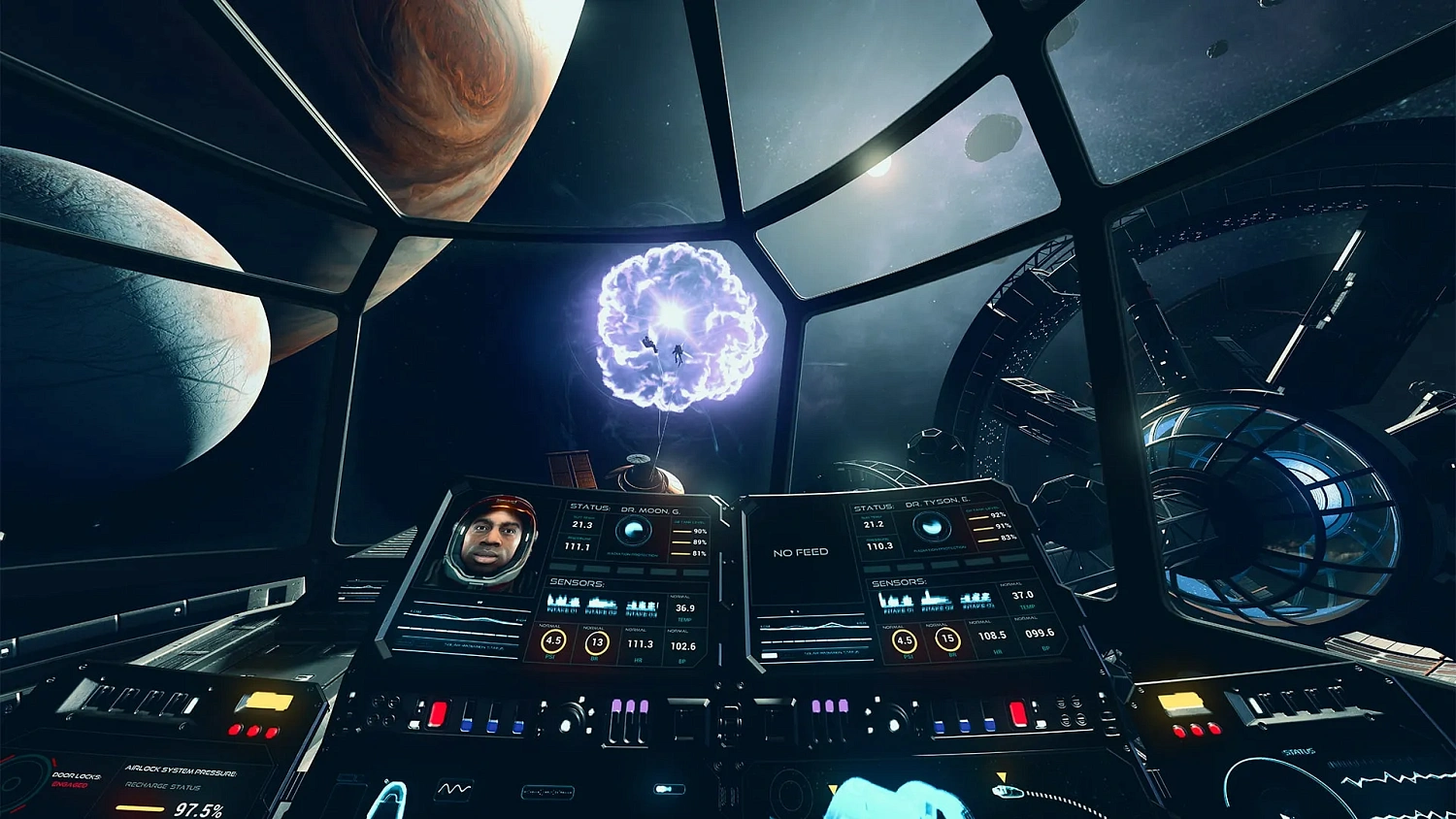Viewport: 1456px width, 819px height.
Task: Click the NO FEED display panel
Action: coord(801,551)
